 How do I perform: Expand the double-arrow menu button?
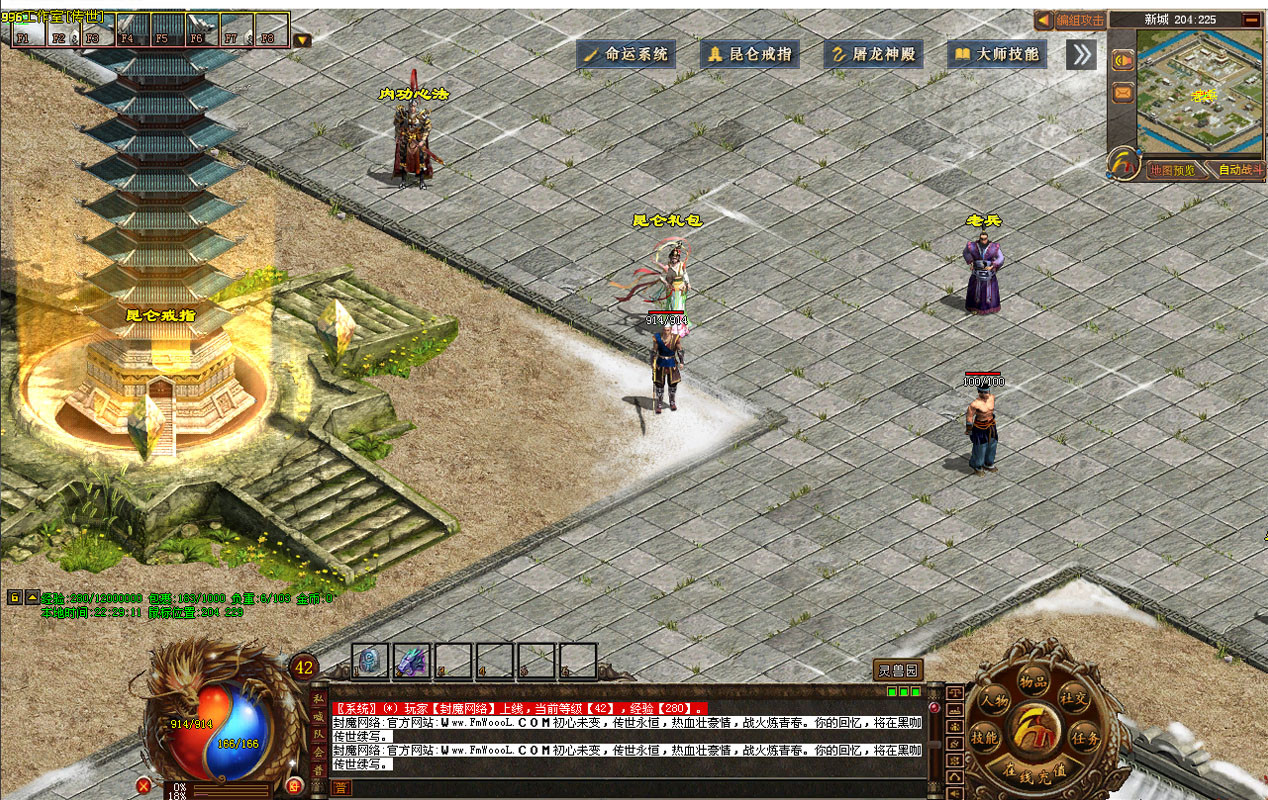(1080, 54)
